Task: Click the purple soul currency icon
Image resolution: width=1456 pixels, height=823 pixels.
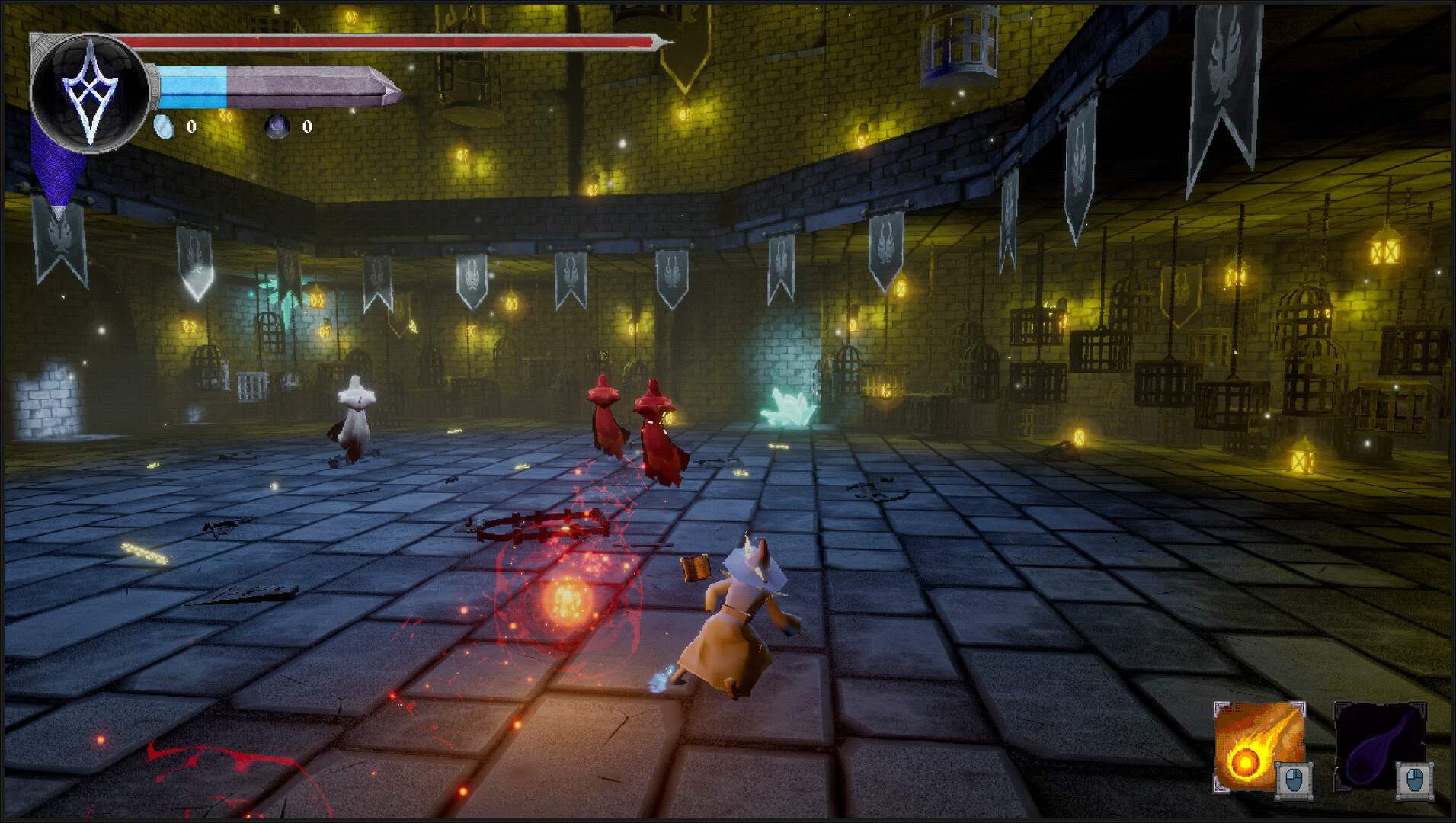Action: pyautogui.click(x=279, y=126)
